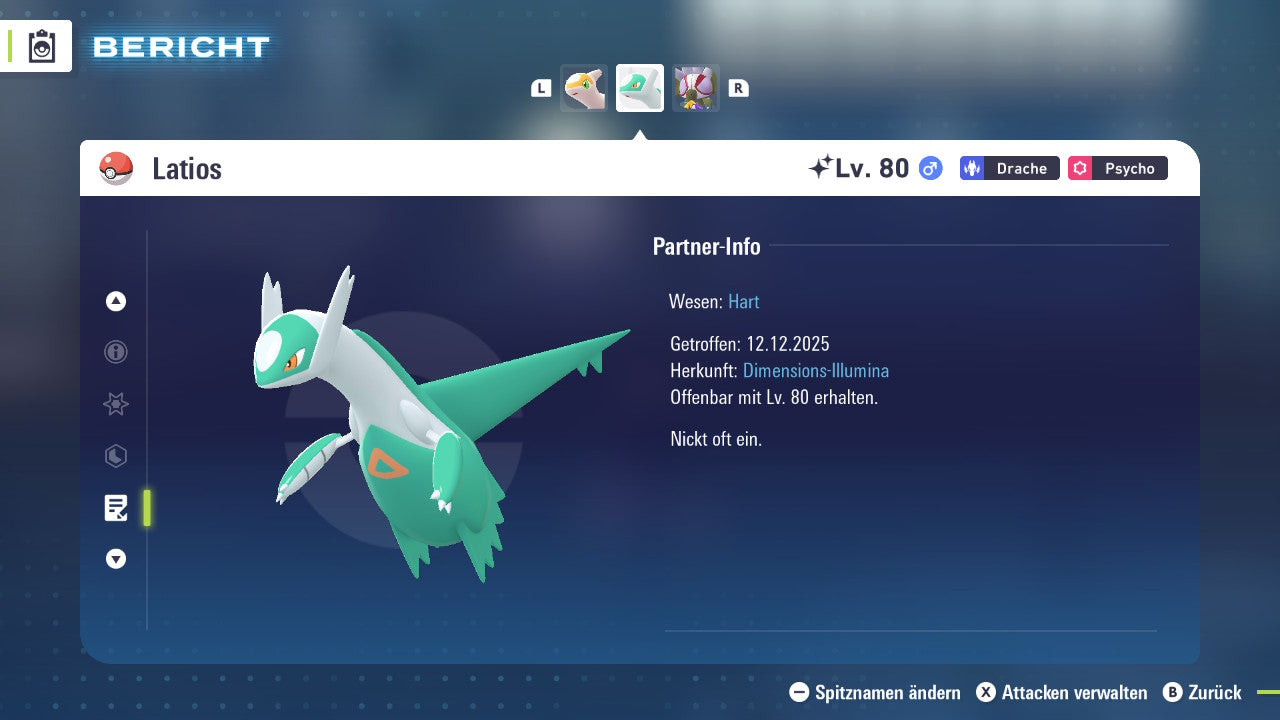Click the hexagon stats icon in sidebar

(115, 456)
